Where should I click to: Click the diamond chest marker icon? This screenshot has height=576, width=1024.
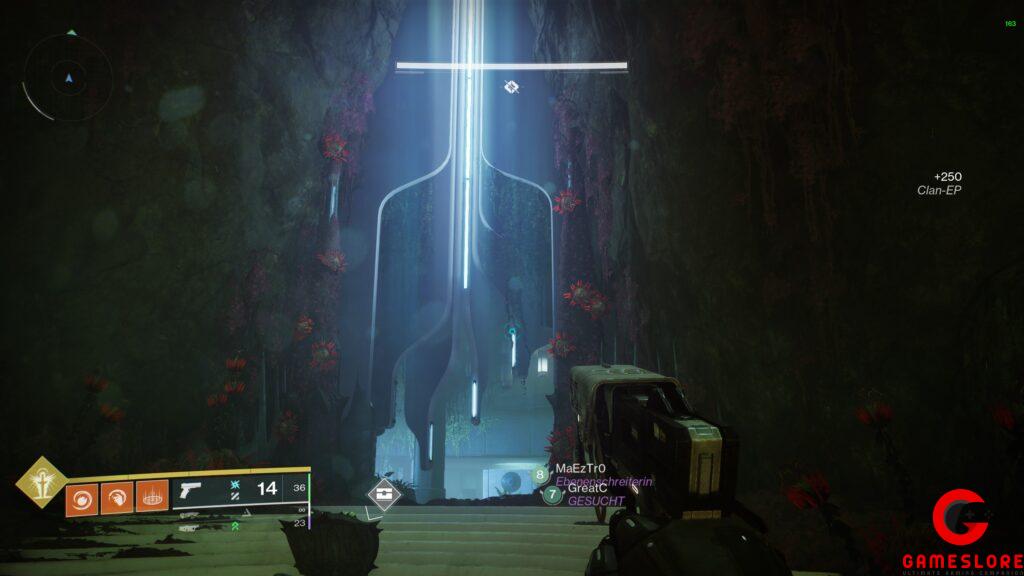coord(384,493)
